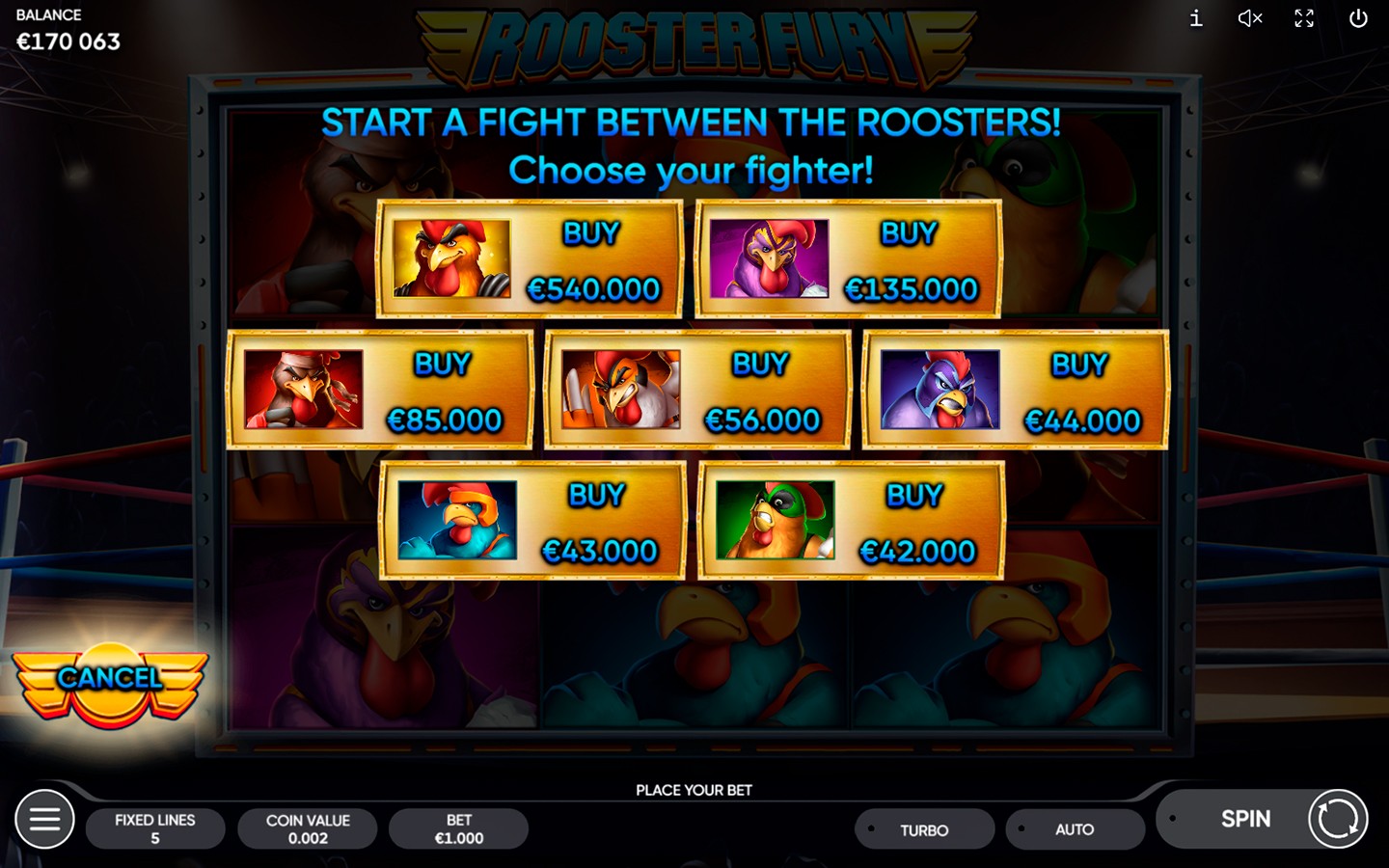Exit the game via power icon
The image size is (1389, 868).
click(1358, 18)
